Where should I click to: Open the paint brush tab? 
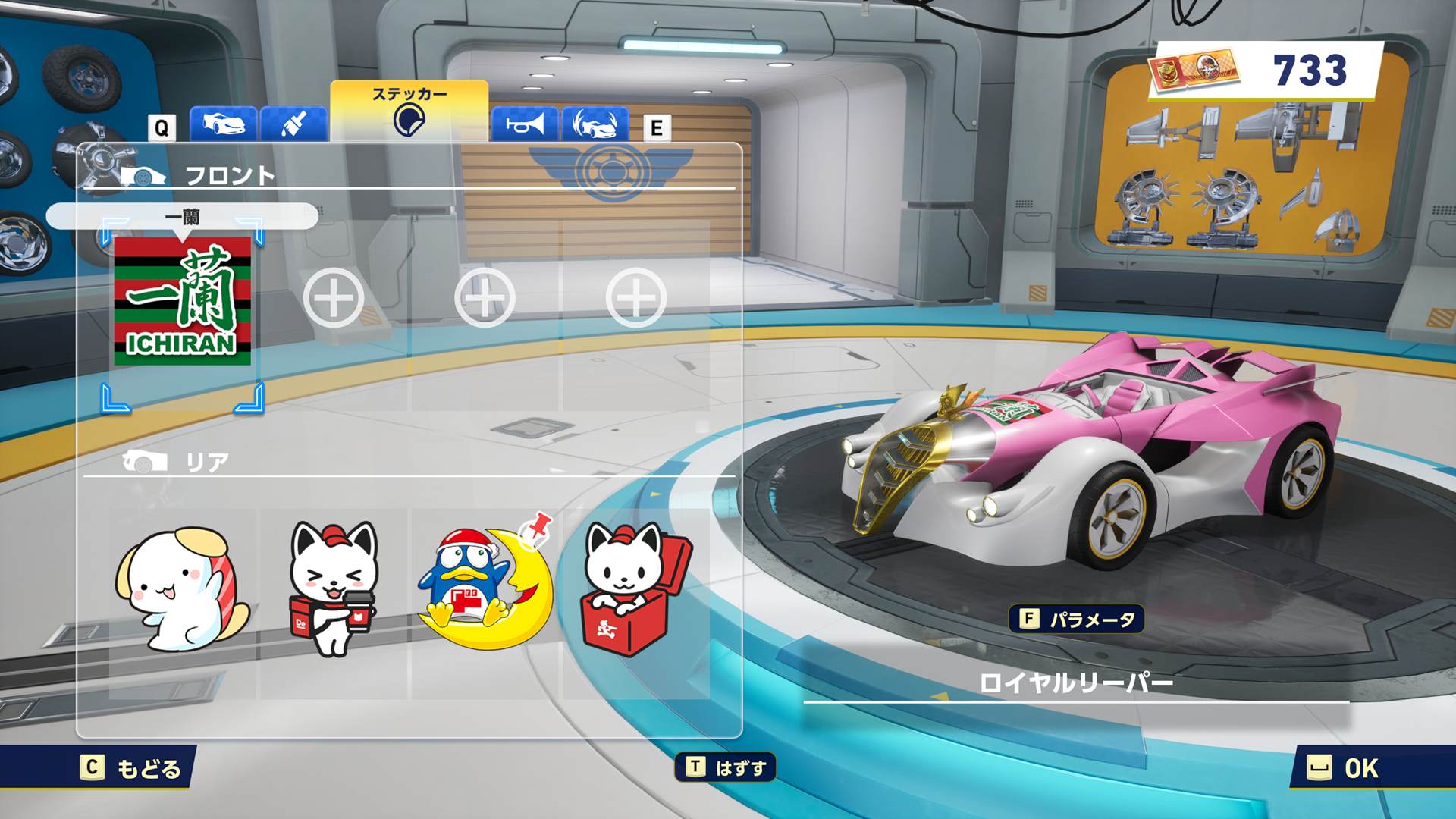point(293,124)
